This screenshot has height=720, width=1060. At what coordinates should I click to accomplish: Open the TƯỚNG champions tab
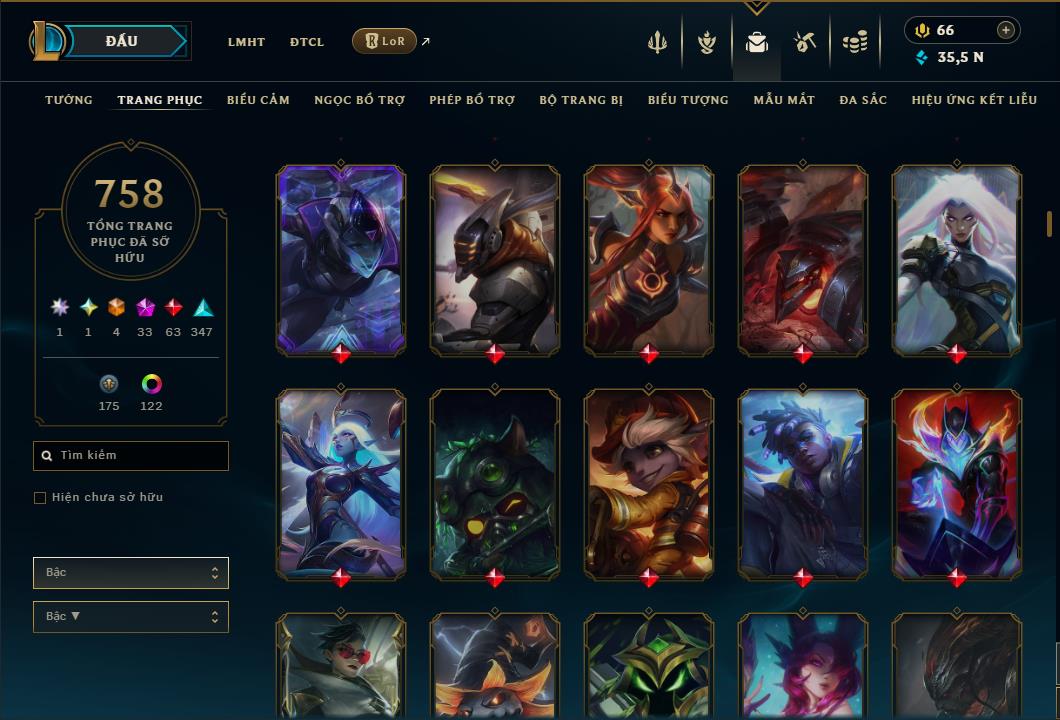tap(69, 100)
